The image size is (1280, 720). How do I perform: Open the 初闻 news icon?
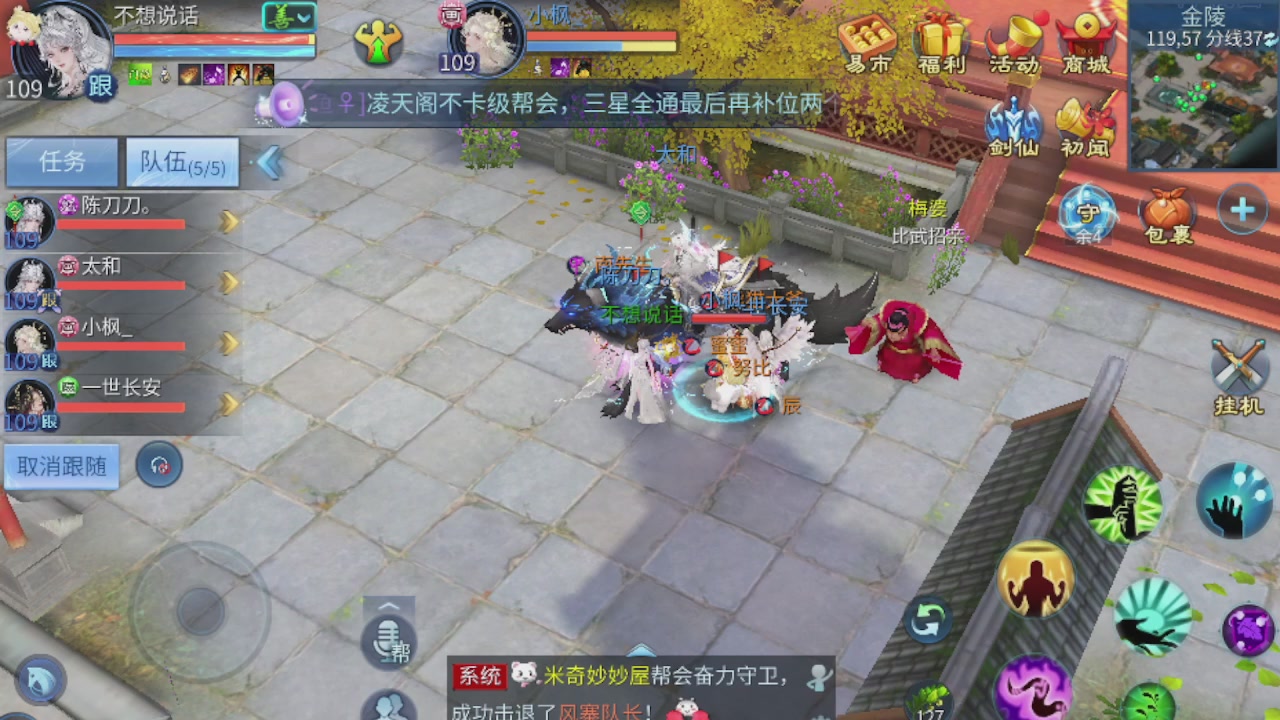click(1086, 120)
